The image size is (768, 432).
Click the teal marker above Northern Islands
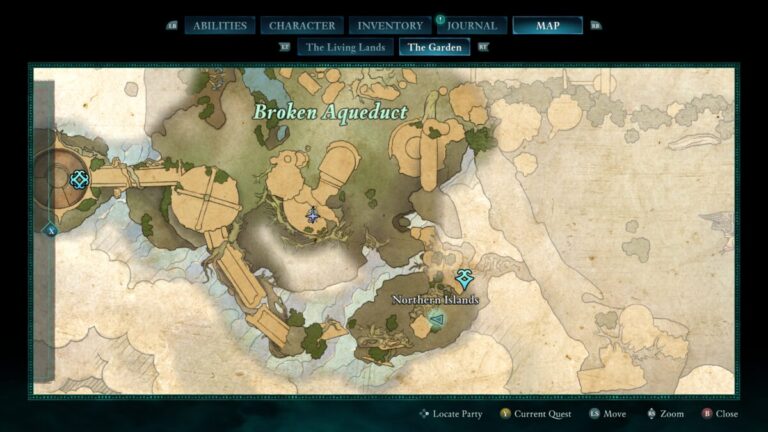(x=463, y=277)
